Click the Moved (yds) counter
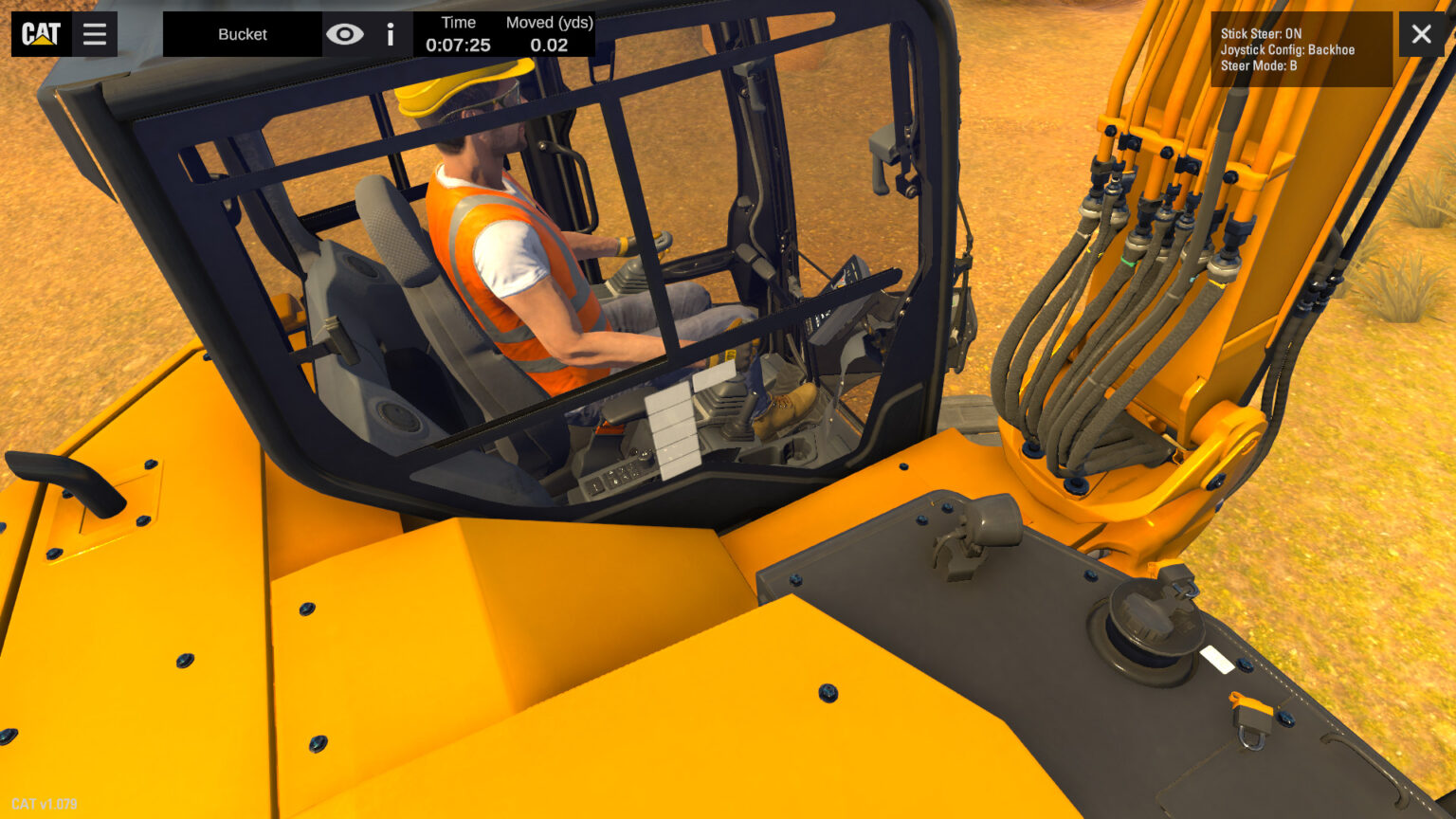1456x819 pixels. coord(548,34)
